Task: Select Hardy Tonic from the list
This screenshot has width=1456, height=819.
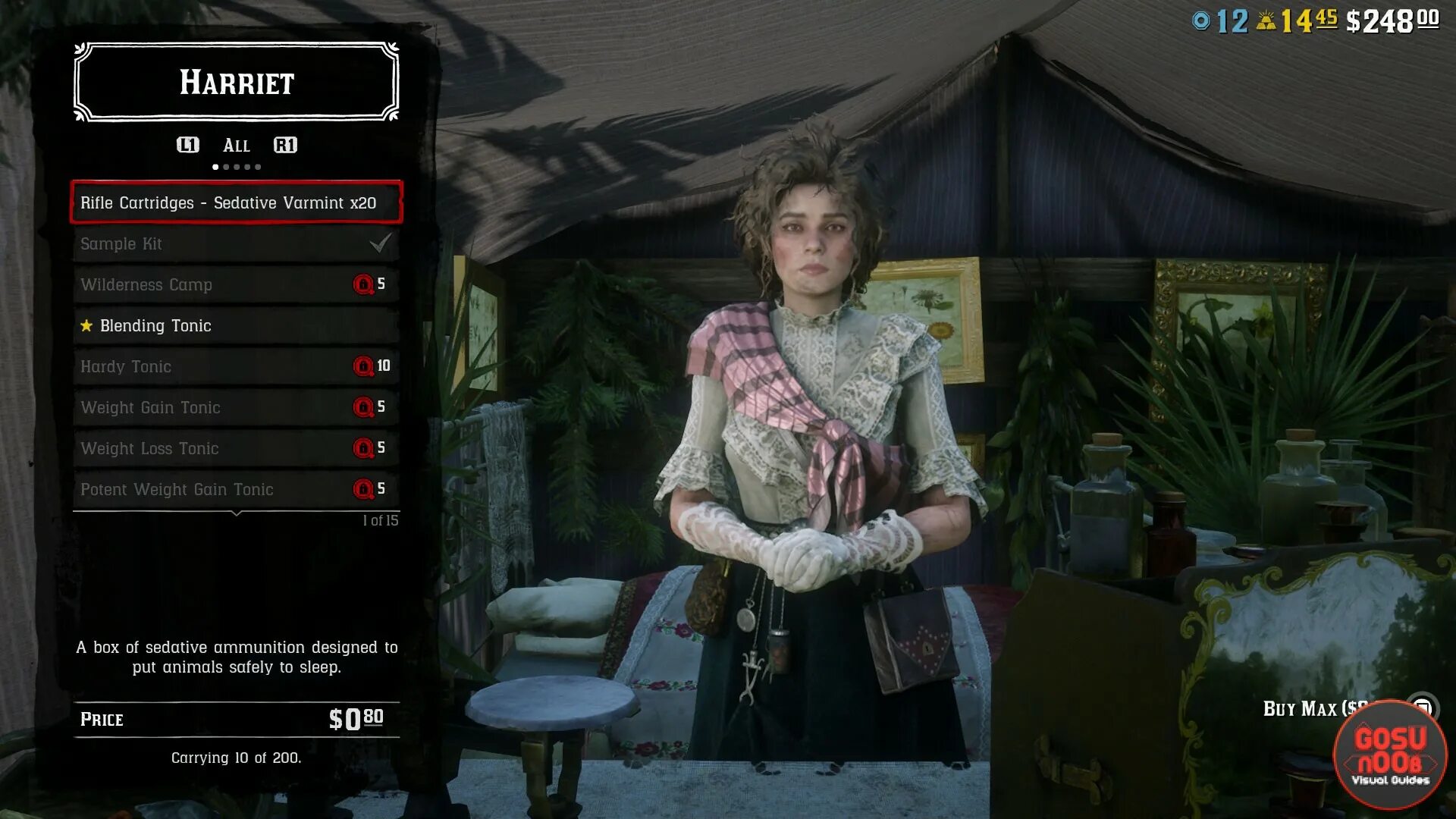Action: [x=236, y=366]
